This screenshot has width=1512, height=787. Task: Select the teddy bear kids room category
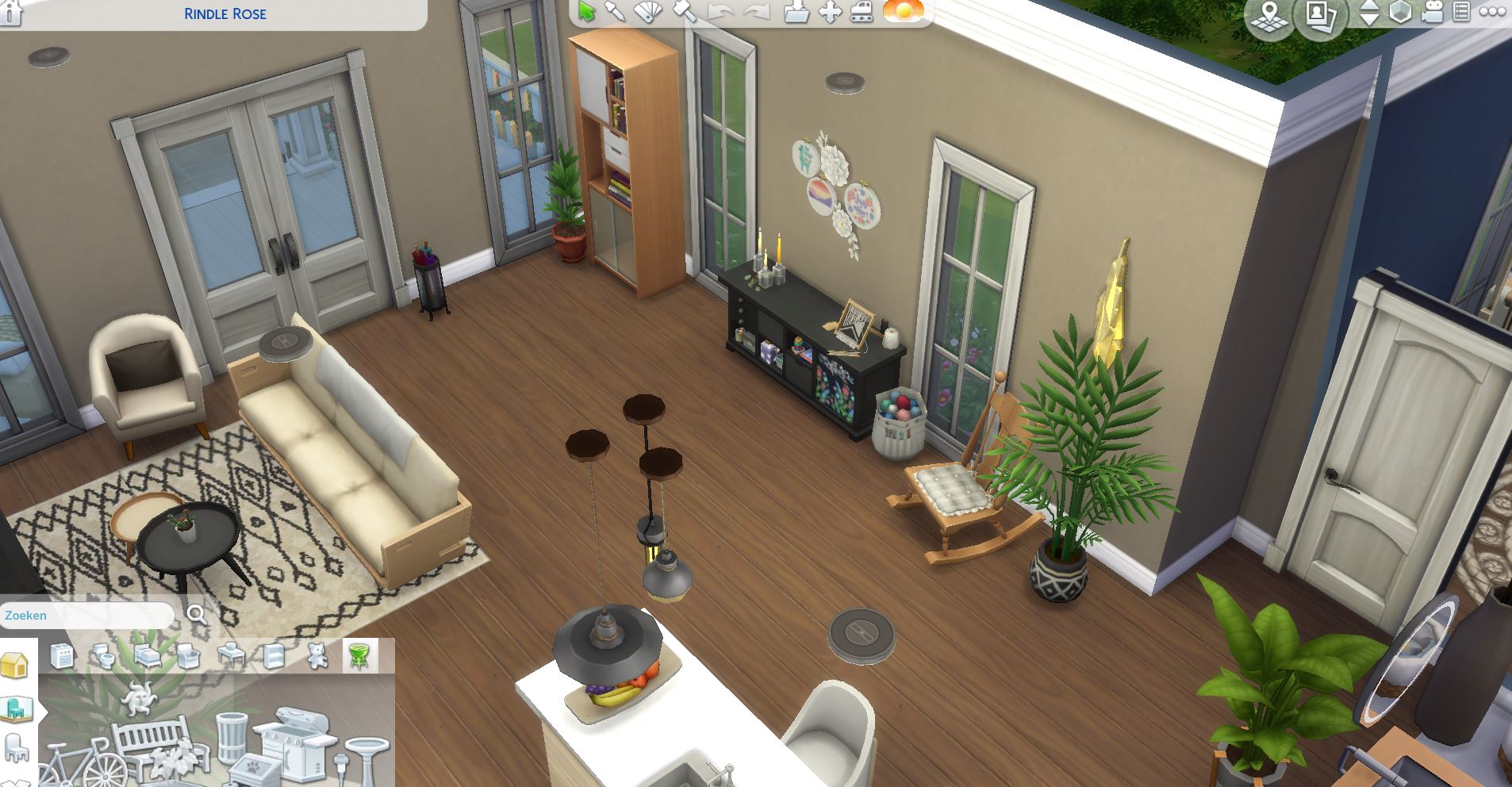click(317, 656)
